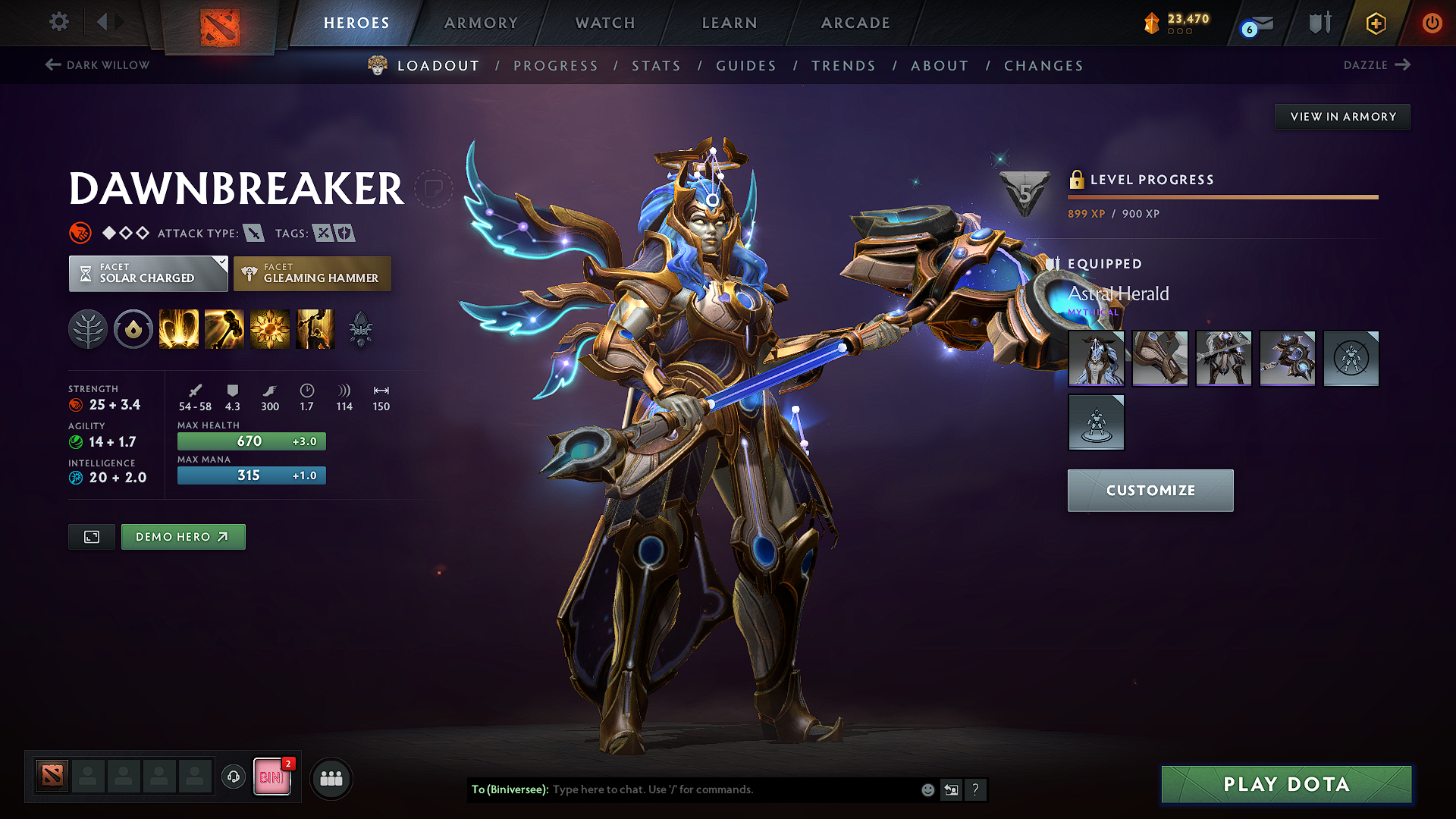Switch to the STATS tab
Viewport: 1456px width, 819px height.
pos(656,66)
